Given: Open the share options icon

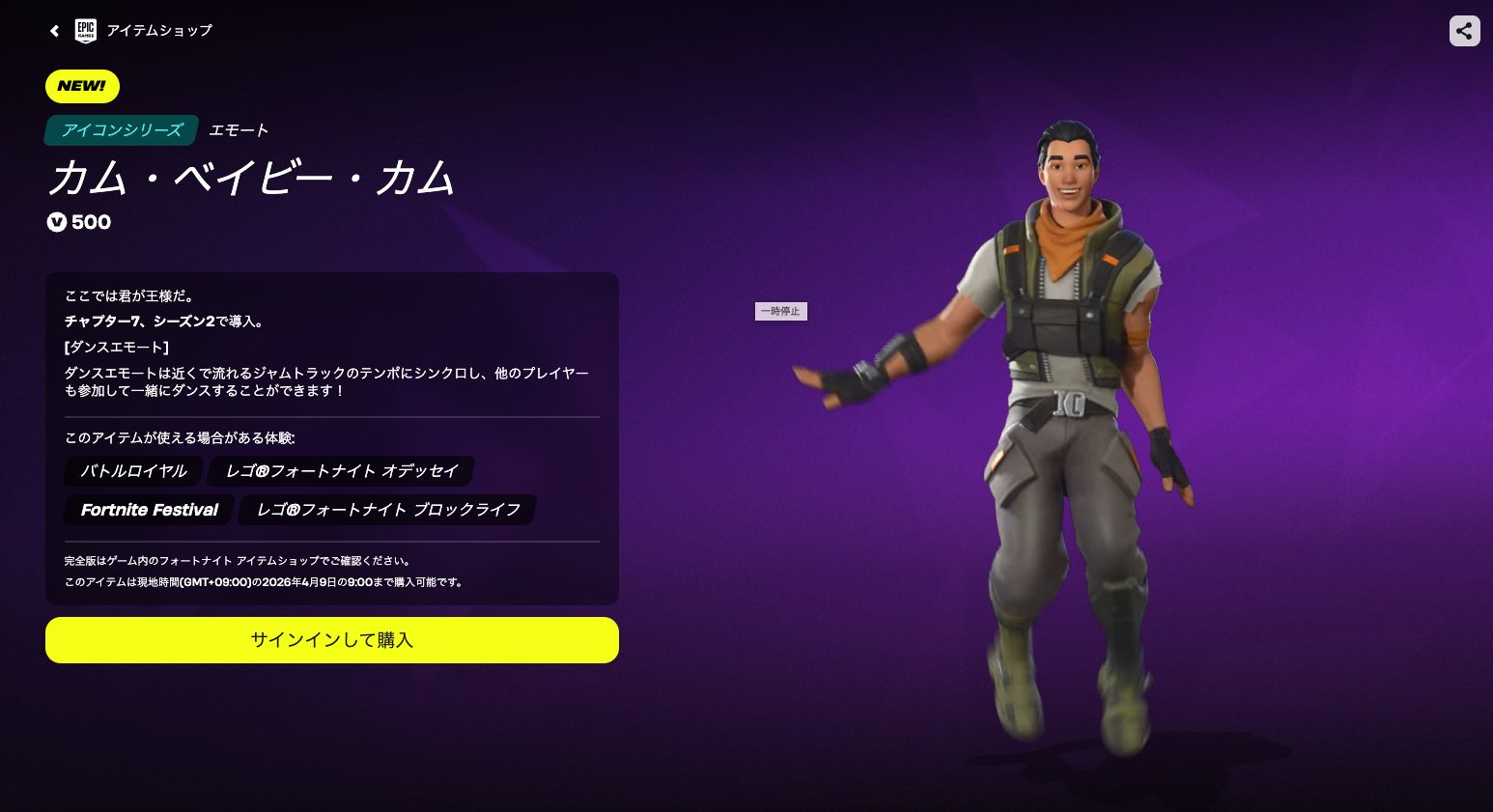Looking at the screenshot, I should tap(1464, 30).
